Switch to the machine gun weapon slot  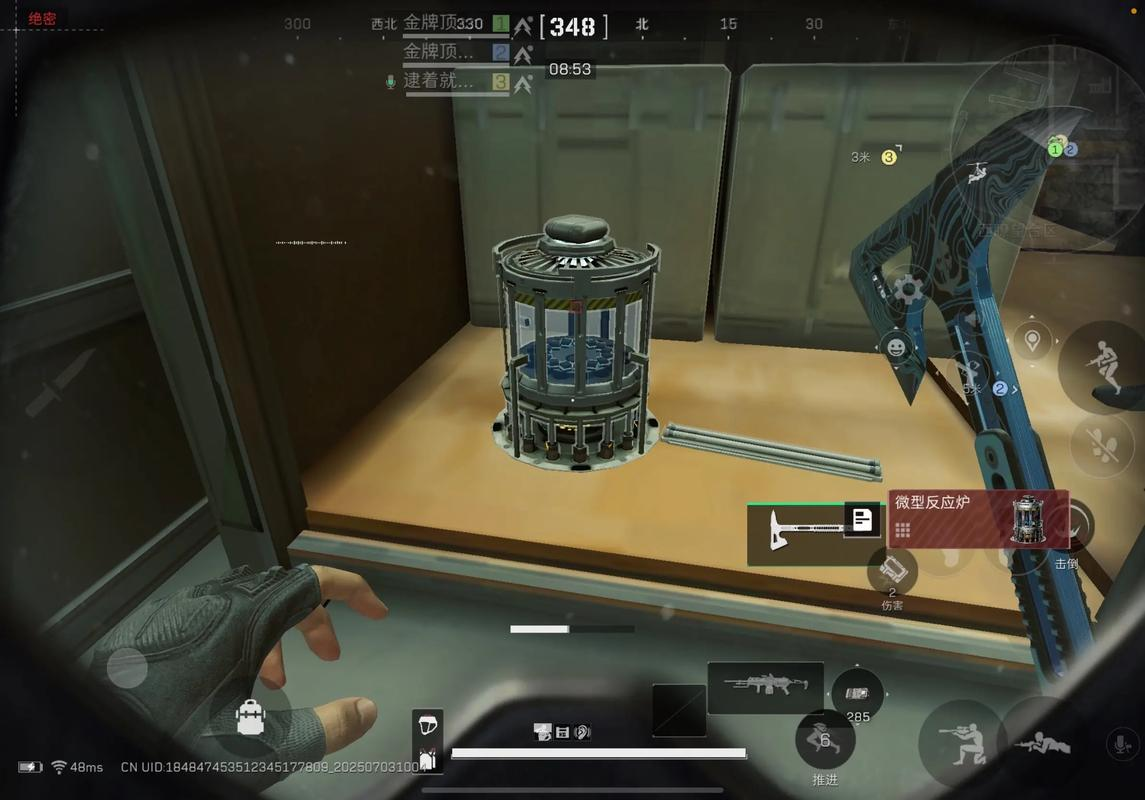click(x=765, y=687)
